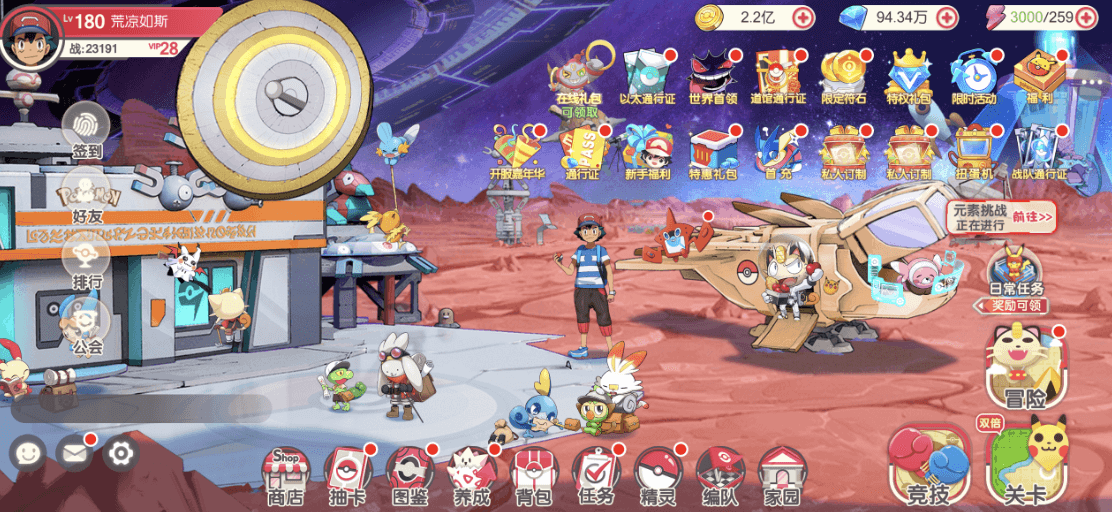Open the 冒险 adventure button
The height and width of the screenshot is (512, 1112).
point(1025,369)
